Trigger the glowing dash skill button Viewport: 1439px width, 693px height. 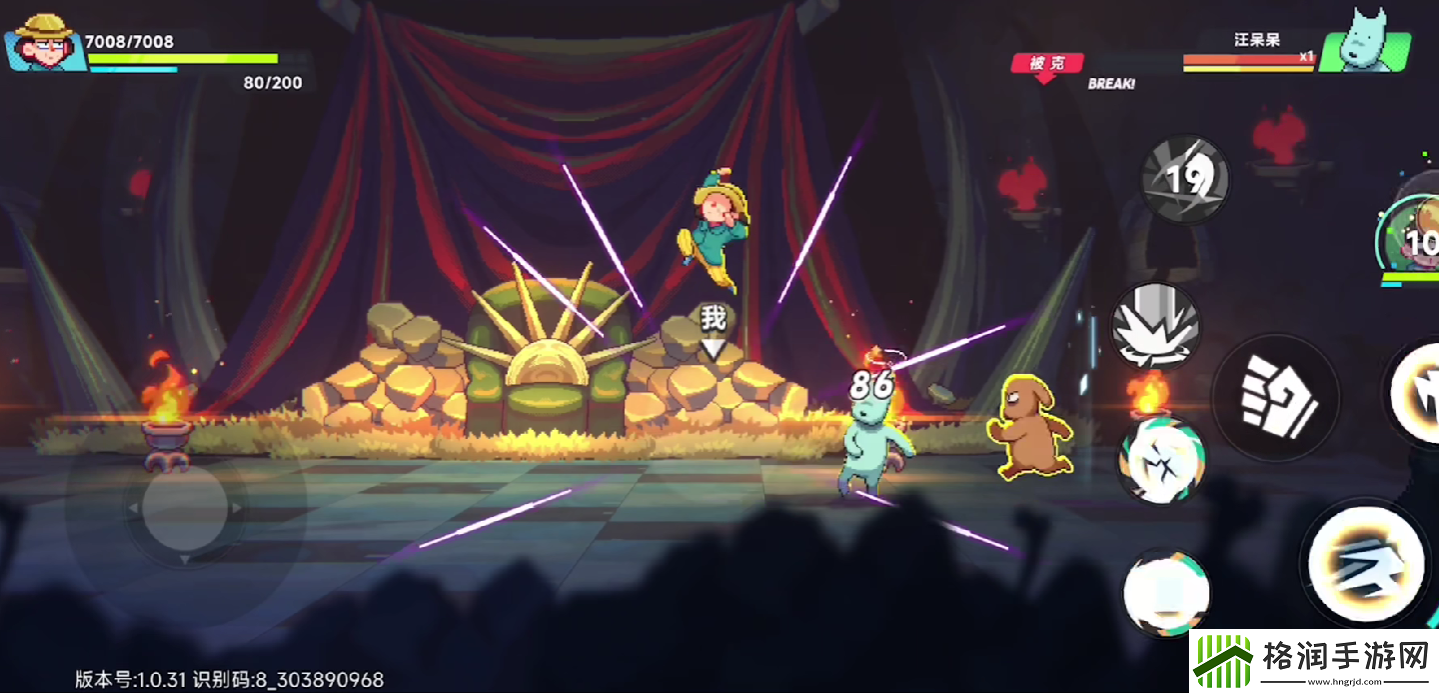point(1367,562)
